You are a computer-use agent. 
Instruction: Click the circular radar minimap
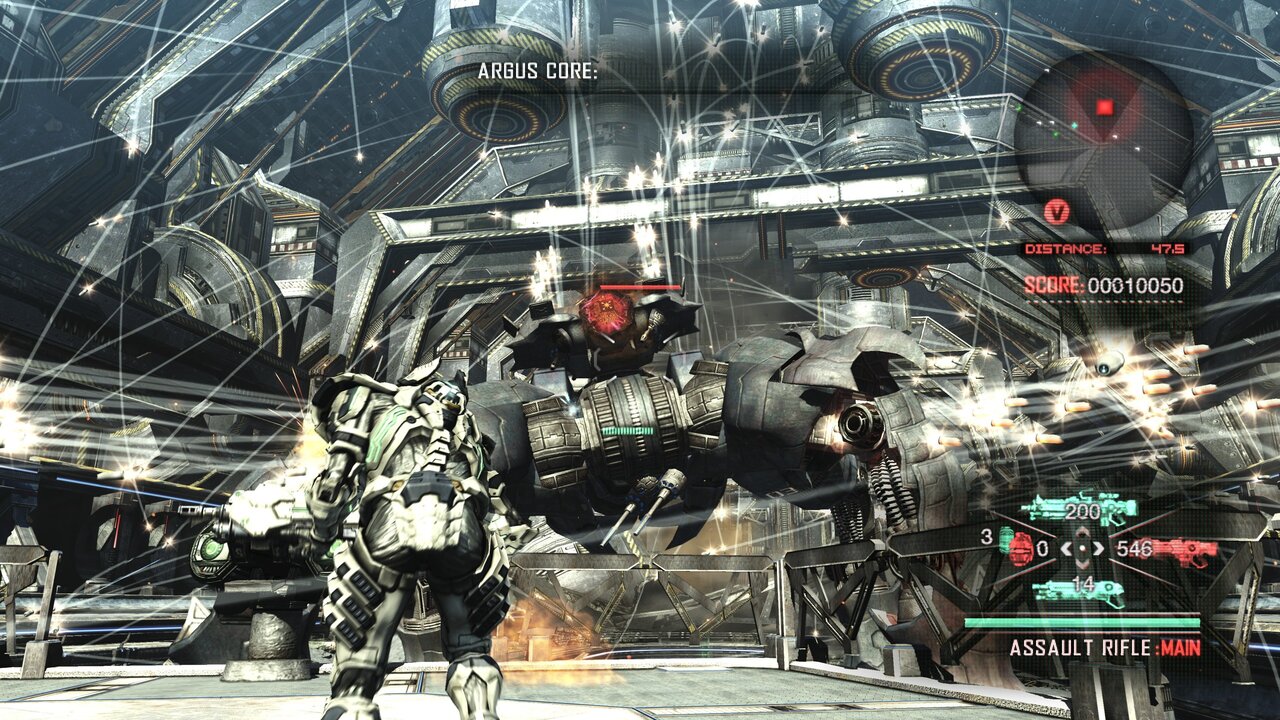tap(1104, 132)
